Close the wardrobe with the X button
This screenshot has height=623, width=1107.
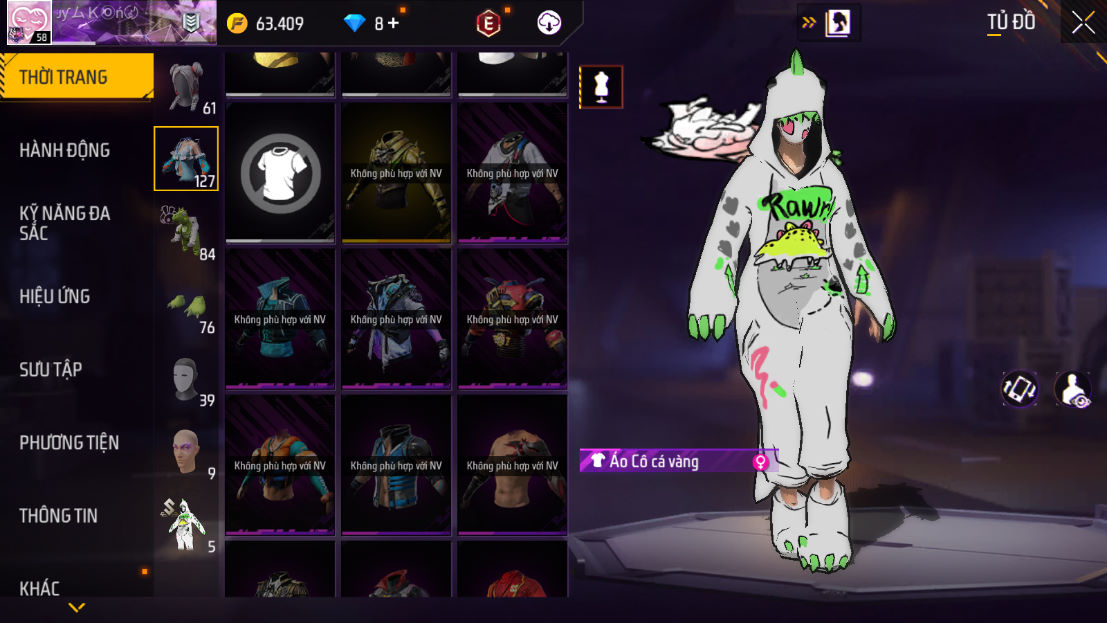[1083, 23]
